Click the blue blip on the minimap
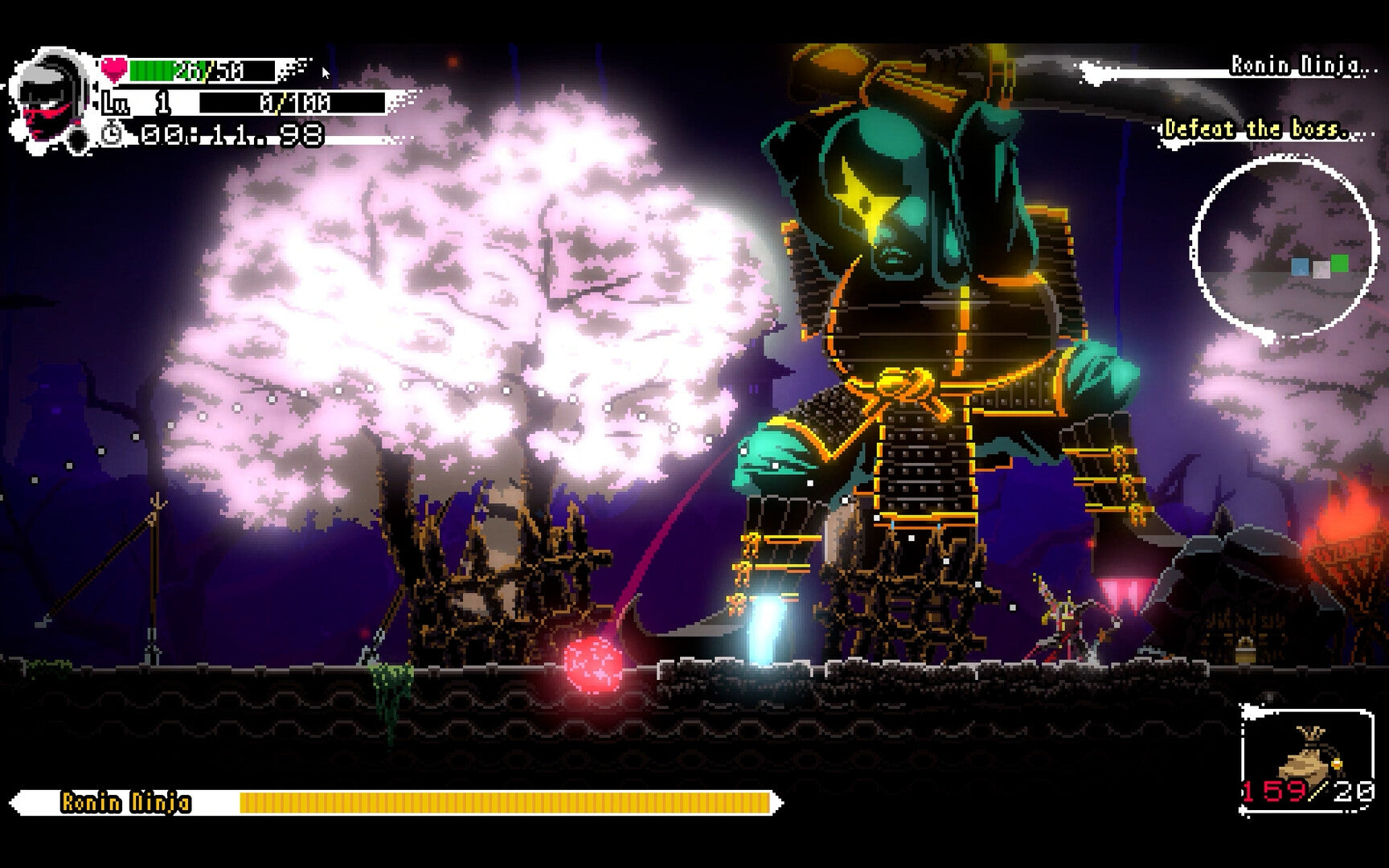The width and height of the screenshot is (1389, 868). [1301, 266]
